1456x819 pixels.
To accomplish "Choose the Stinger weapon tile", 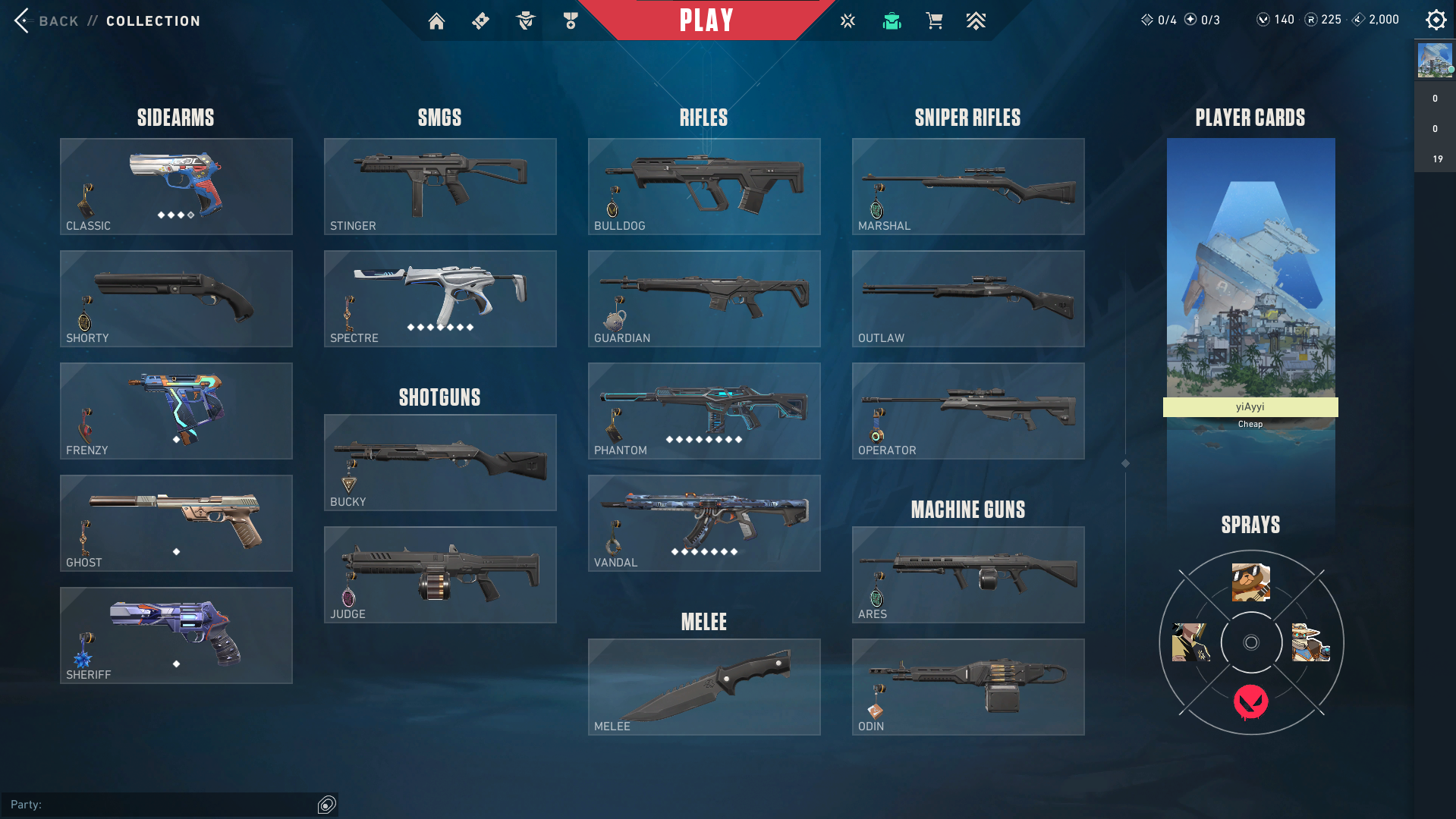I will click(x=440, y=187).
